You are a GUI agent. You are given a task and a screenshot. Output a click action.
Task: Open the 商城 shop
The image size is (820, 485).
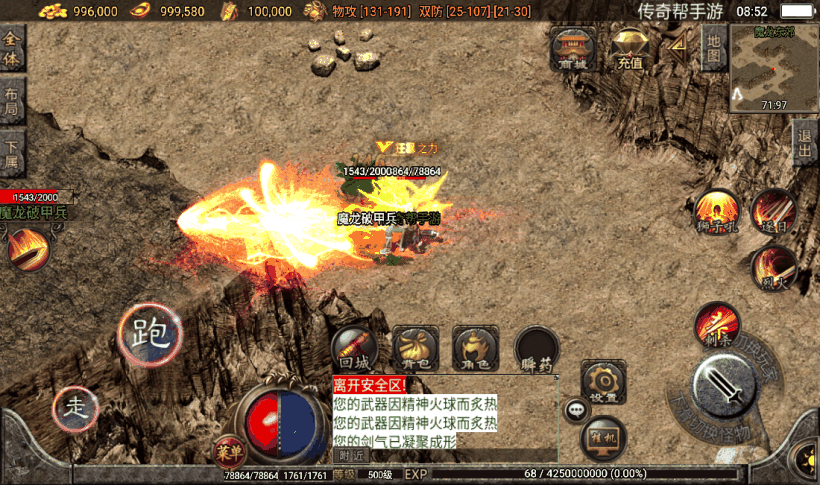pyautogui.click(x=573, y=47)
